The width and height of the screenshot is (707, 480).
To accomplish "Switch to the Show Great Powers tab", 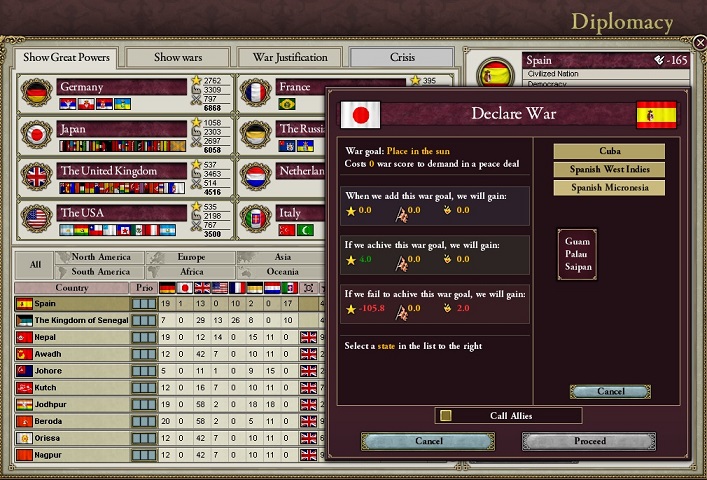I will pos(66,57).
